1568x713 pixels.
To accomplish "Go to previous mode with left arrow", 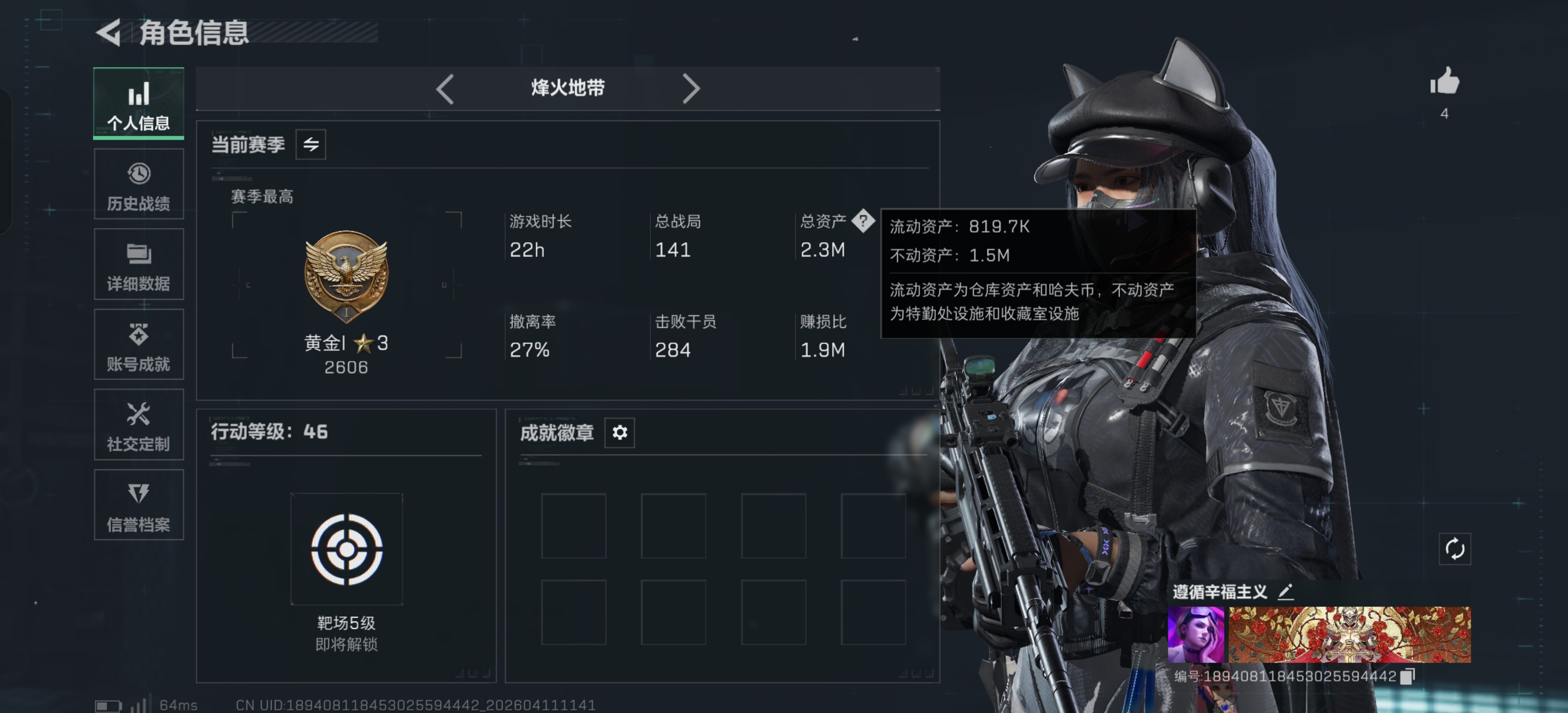I will pyautogui.click(x=444, y=89).
